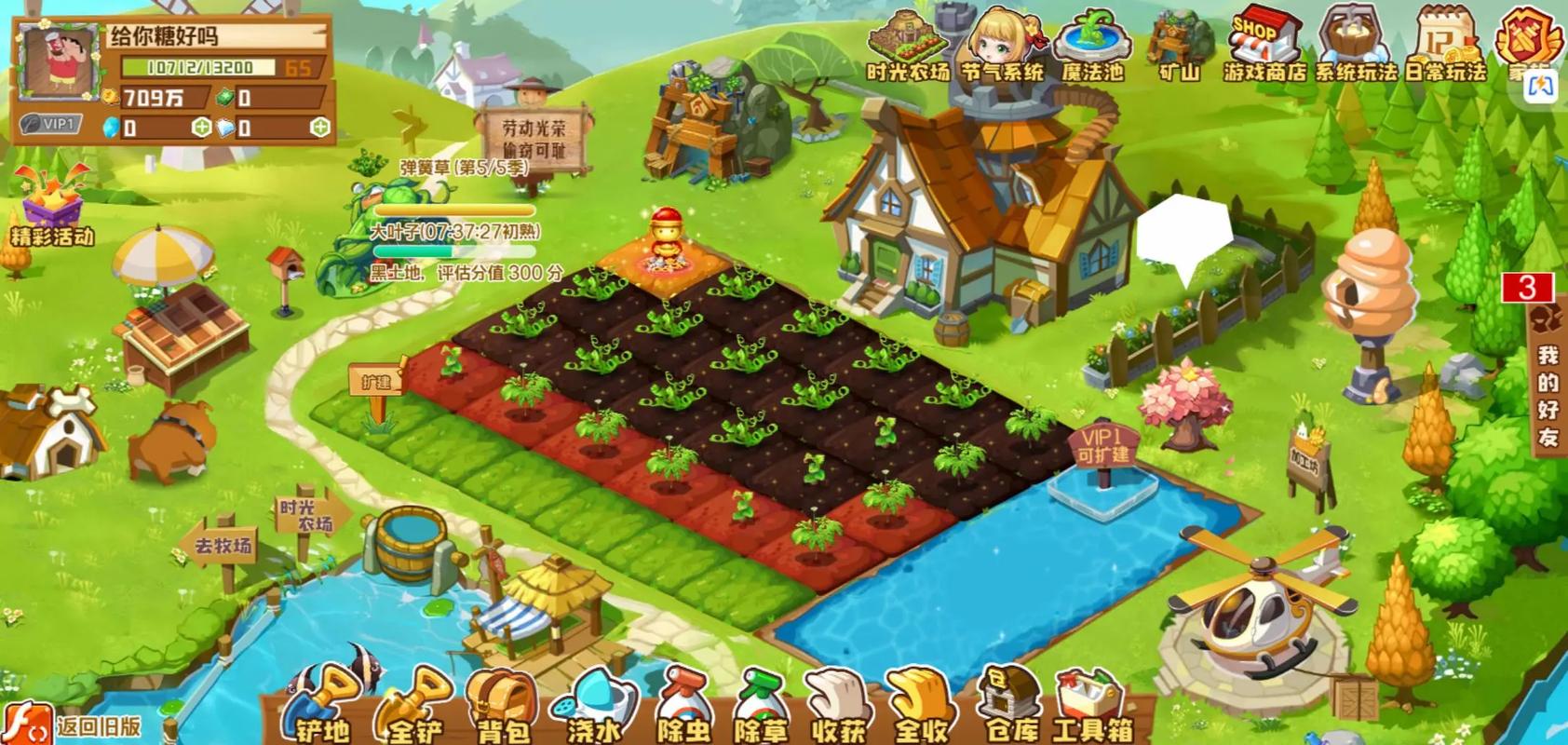Select the 浇水 watering tool
The image size is (1568, 745).
(593, 707)
